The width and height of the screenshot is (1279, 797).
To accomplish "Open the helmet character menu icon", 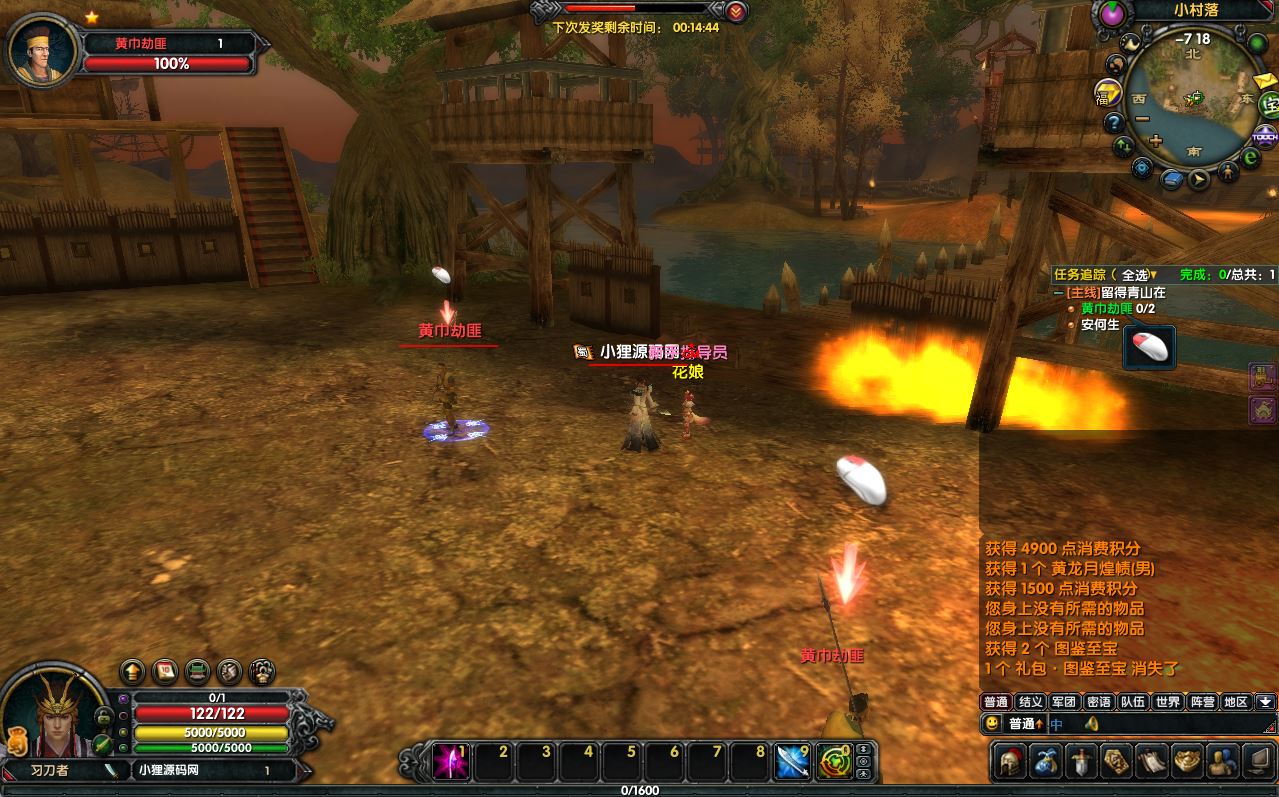I will (1010, 762).
